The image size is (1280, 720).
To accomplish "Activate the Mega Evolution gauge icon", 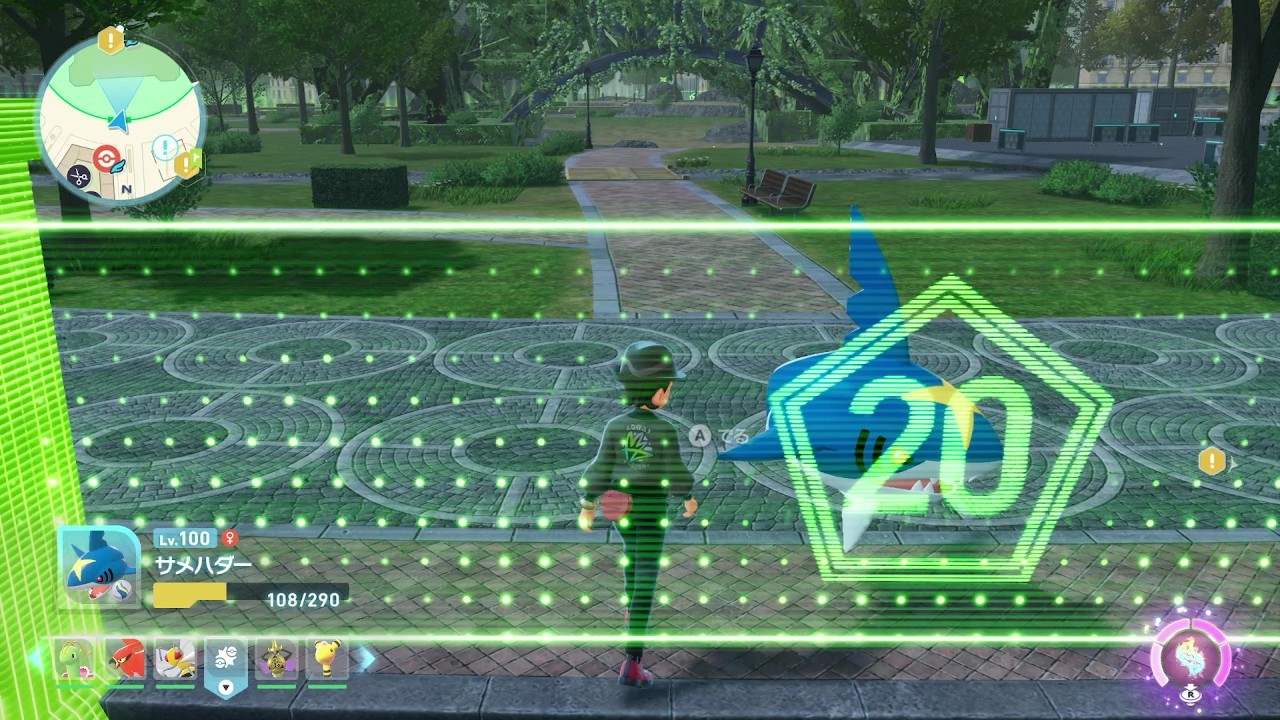I will (x=1190, y=656).
